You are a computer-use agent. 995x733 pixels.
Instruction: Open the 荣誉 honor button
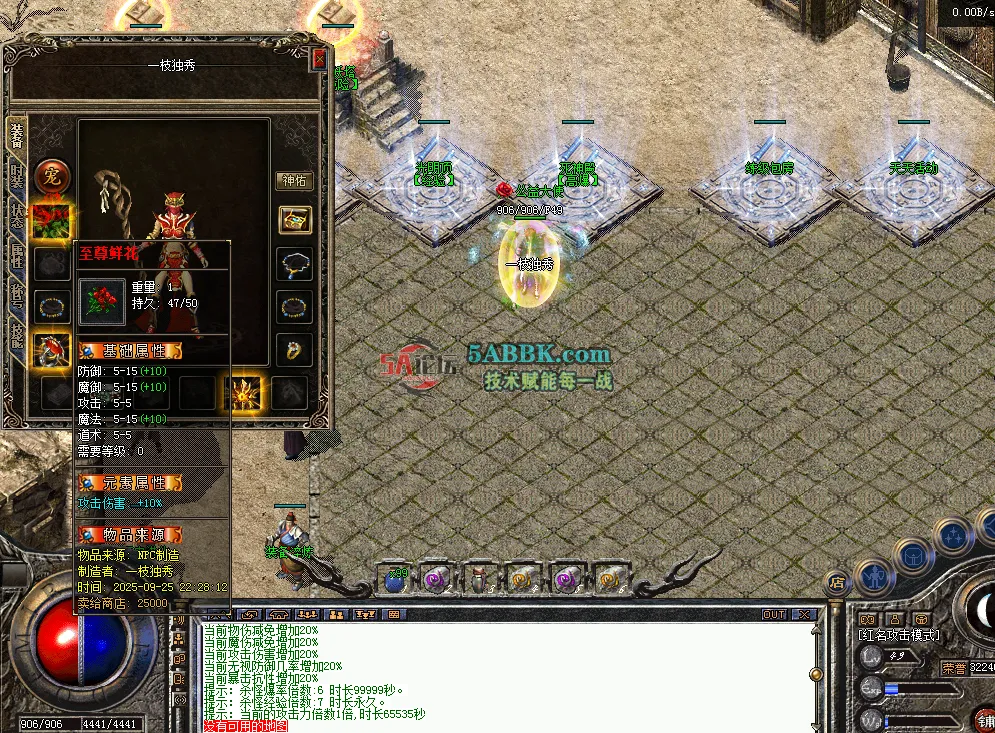point(954,667)
